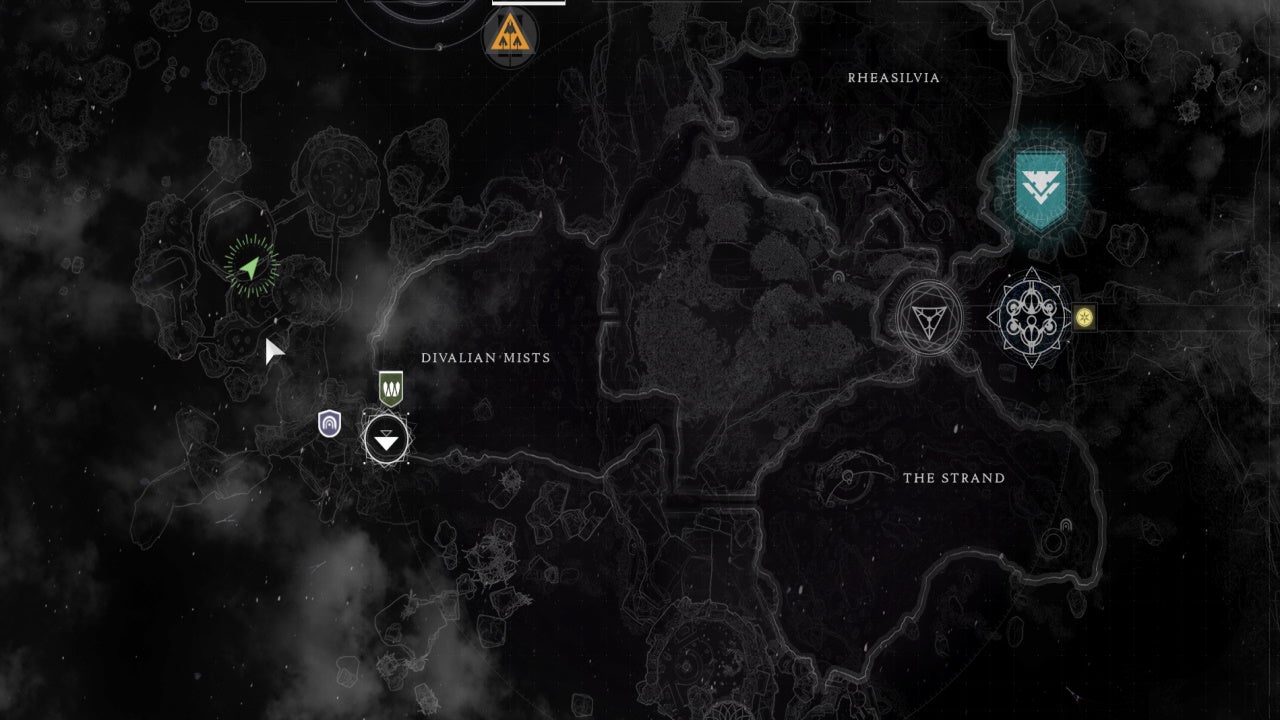Open Petra Venj's green vendor banner

pos(391,390)
